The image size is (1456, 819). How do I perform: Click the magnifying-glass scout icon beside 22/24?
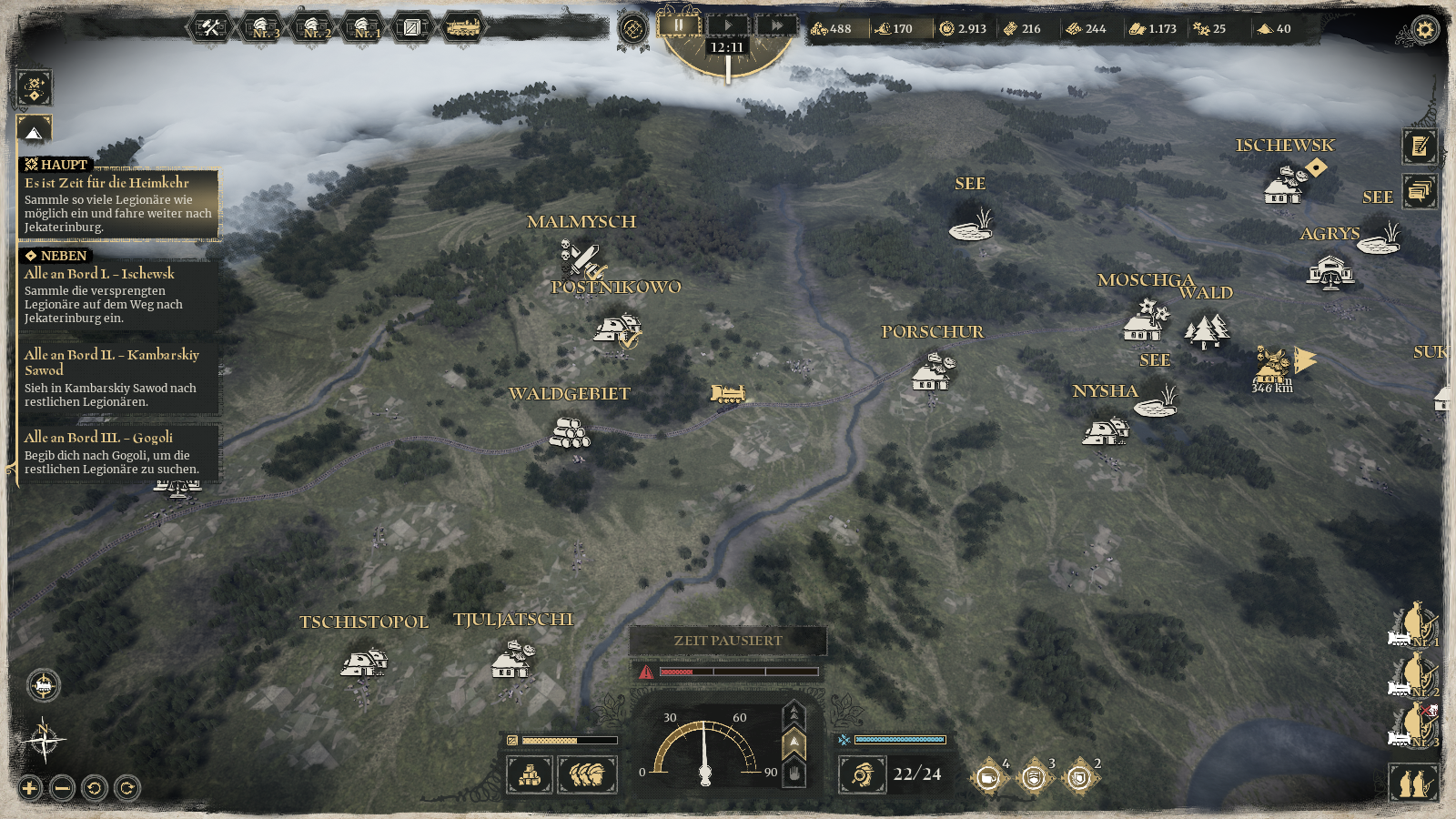pyautogui.click(x=863, y=775)
